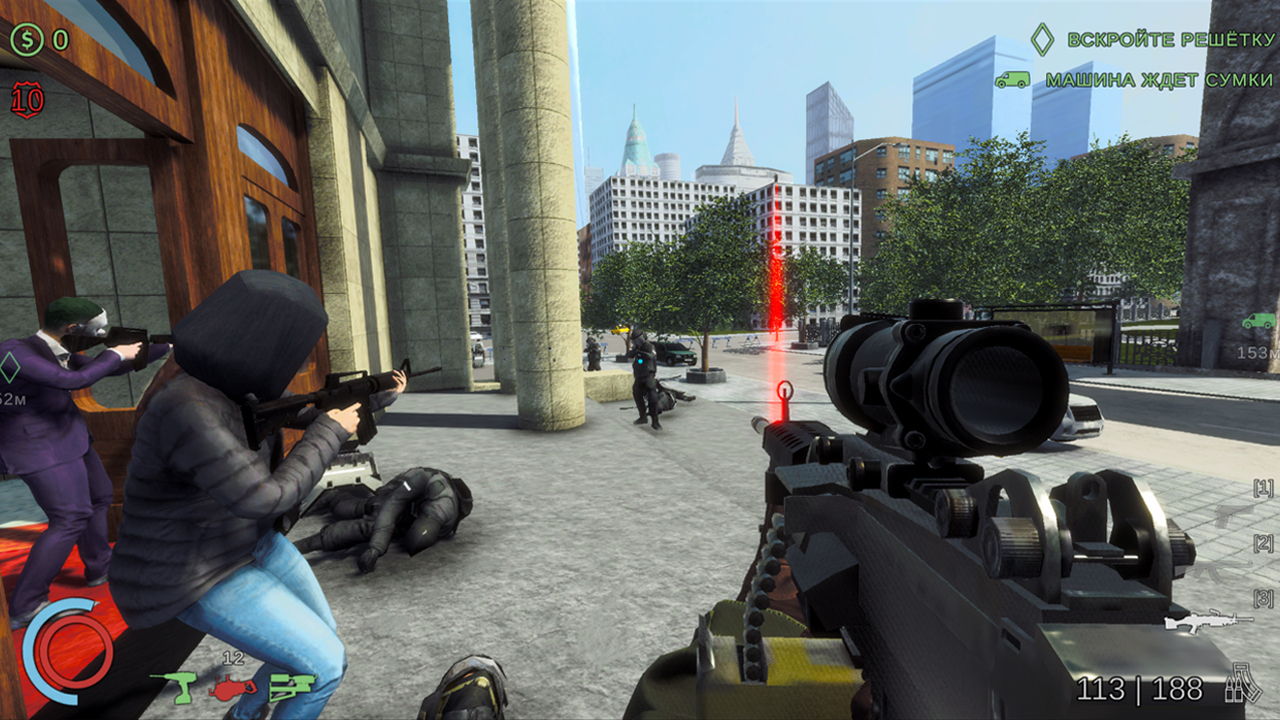Click the diamond objective icon near ВСКРОЙТЕ РЕШЁТКУ
1280x720 pixels.
(1042, 37)
